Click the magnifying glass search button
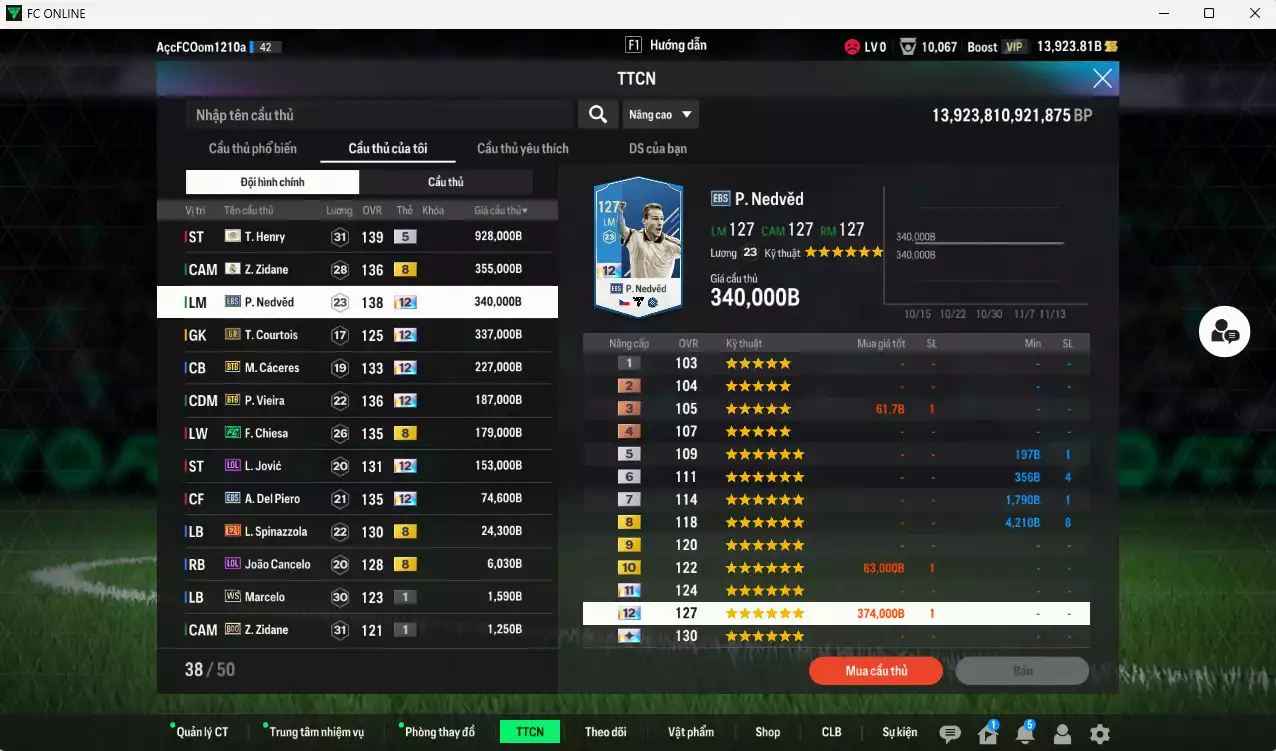1276x751 pixels. 598,115
